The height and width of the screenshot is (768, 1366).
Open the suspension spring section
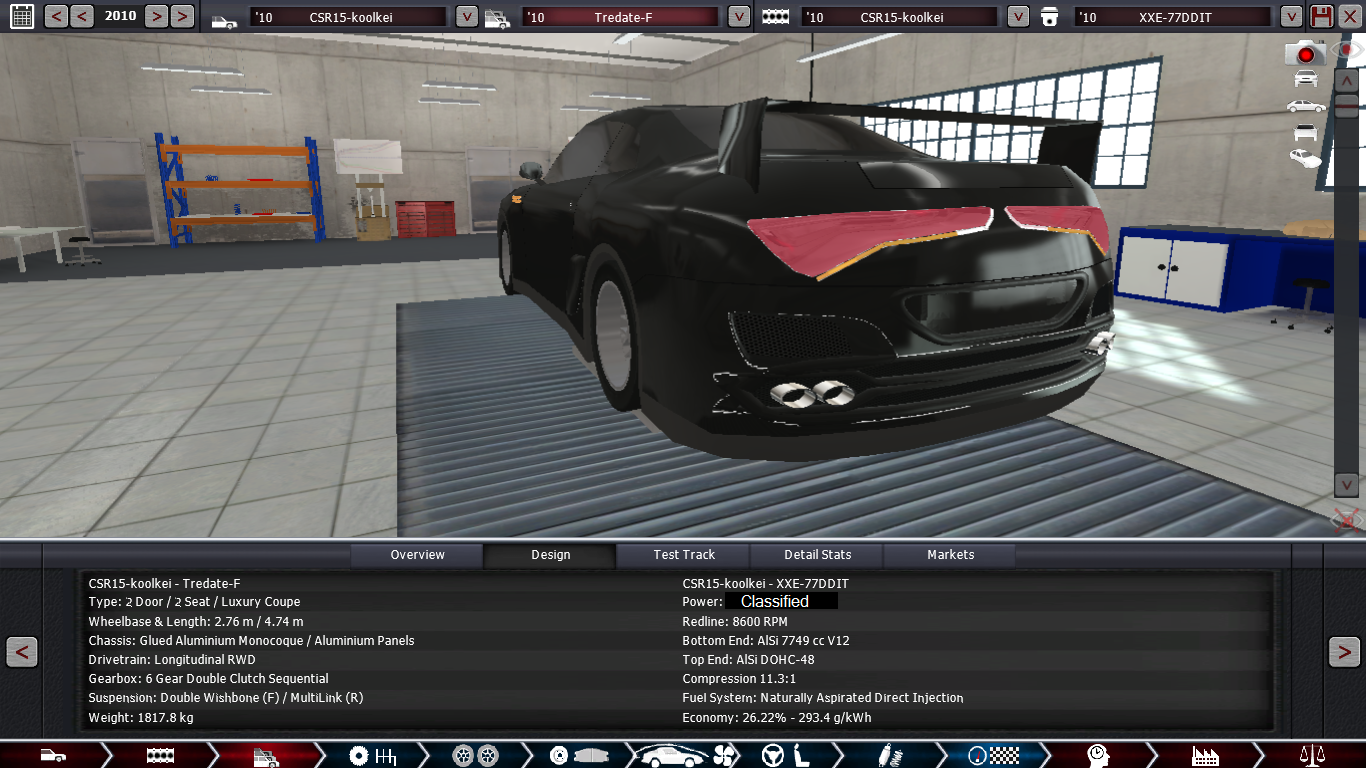[x=885, y=755]
